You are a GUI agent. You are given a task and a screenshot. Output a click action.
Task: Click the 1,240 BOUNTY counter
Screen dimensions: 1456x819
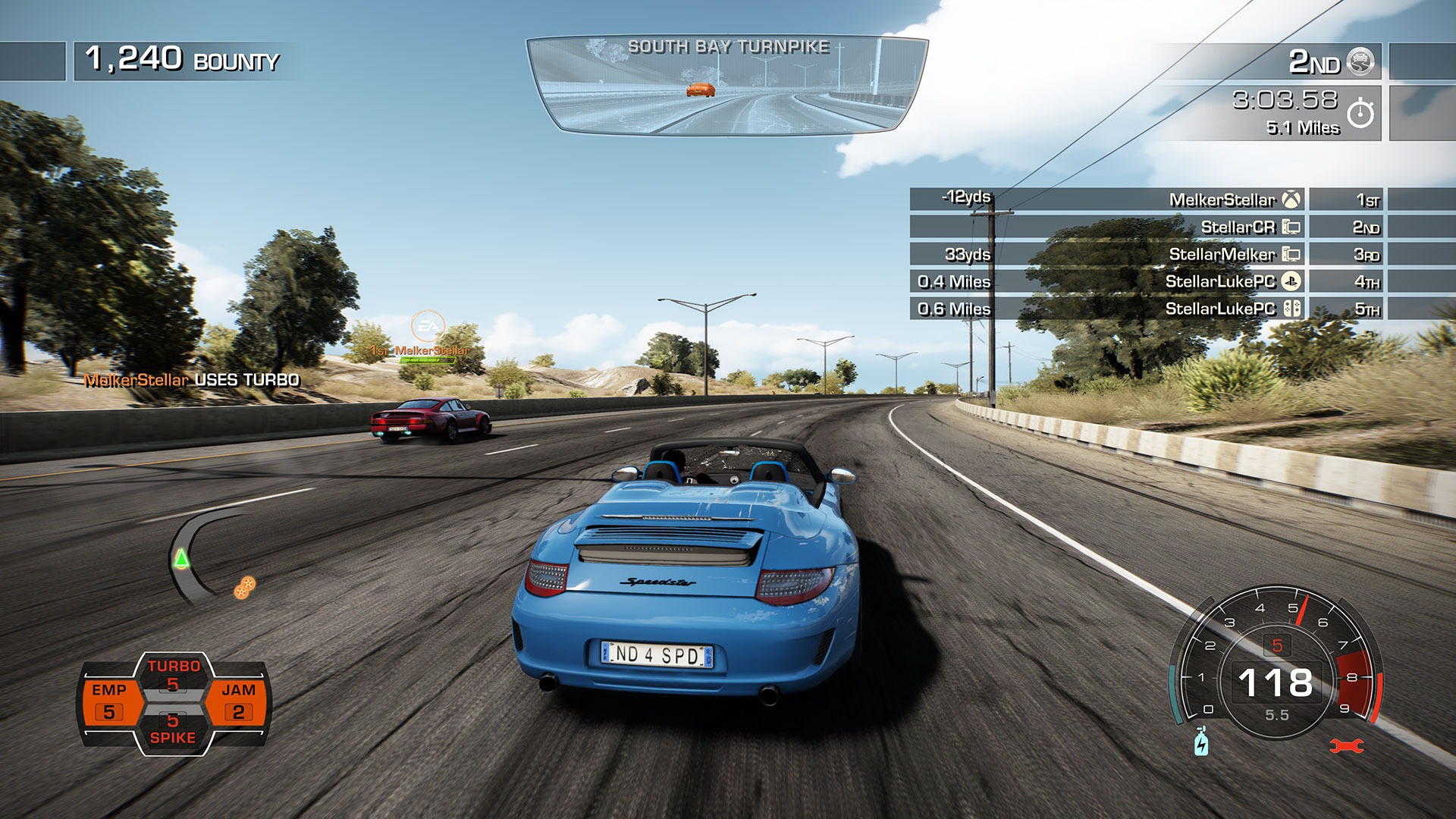(x=174, y=58)
